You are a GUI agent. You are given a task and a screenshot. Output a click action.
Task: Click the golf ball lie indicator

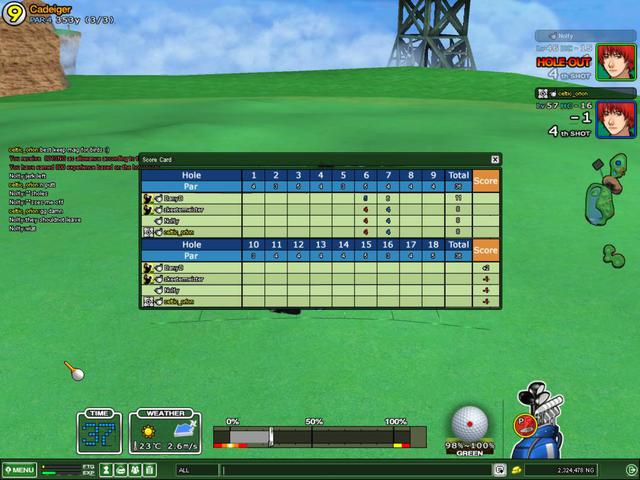pos(468,422)
